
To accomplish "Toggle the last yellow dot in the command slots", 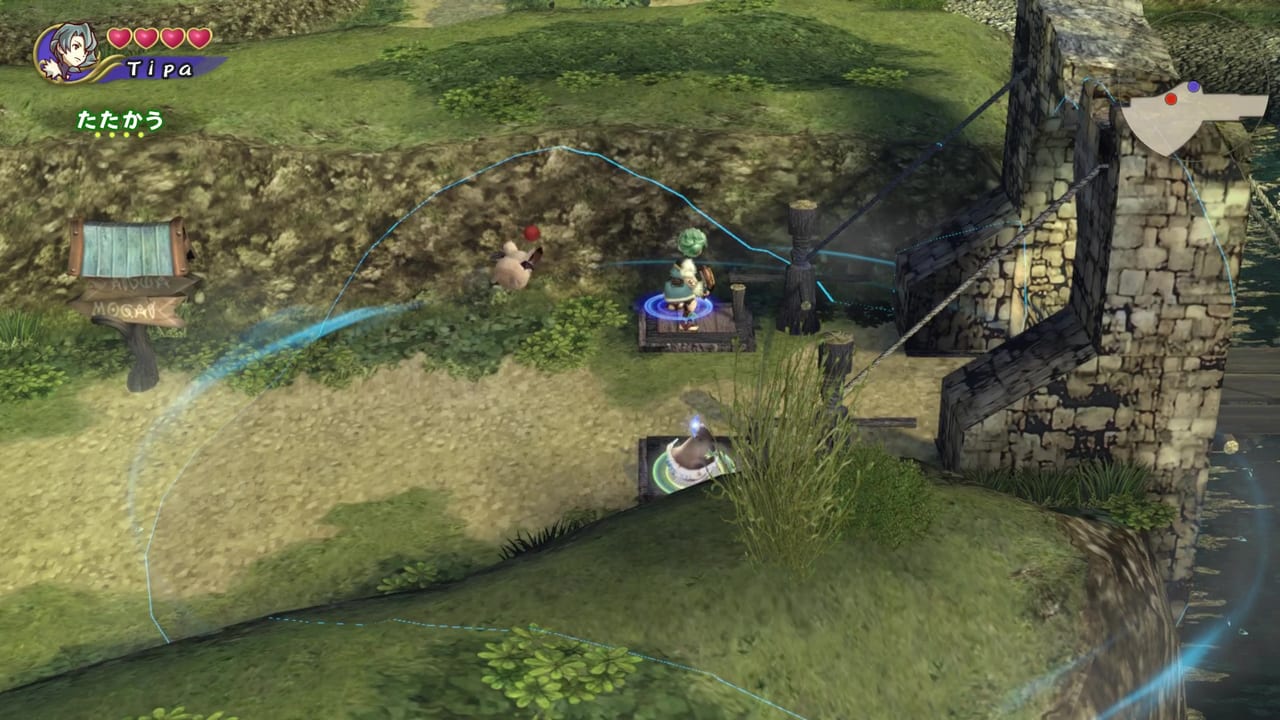I will pos(140,134).
